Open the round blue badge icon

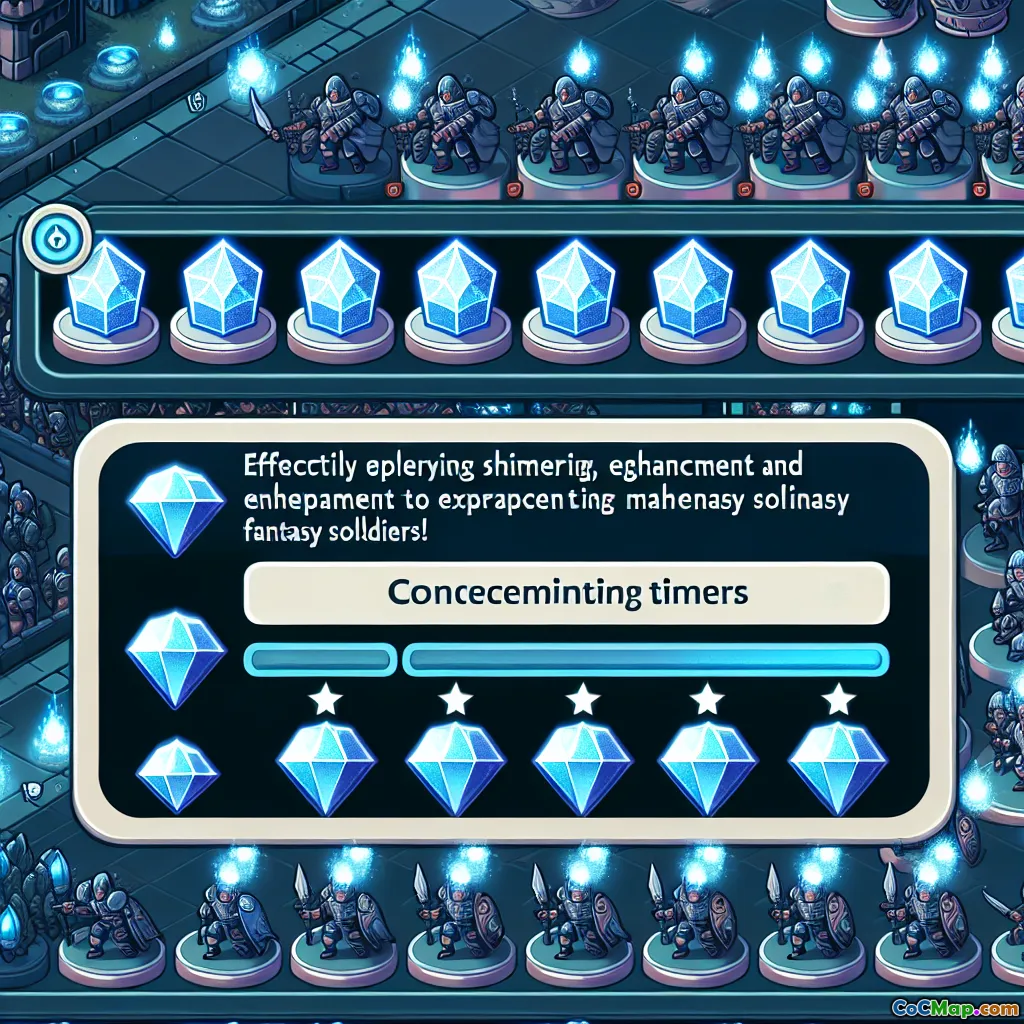pos(57,239)
